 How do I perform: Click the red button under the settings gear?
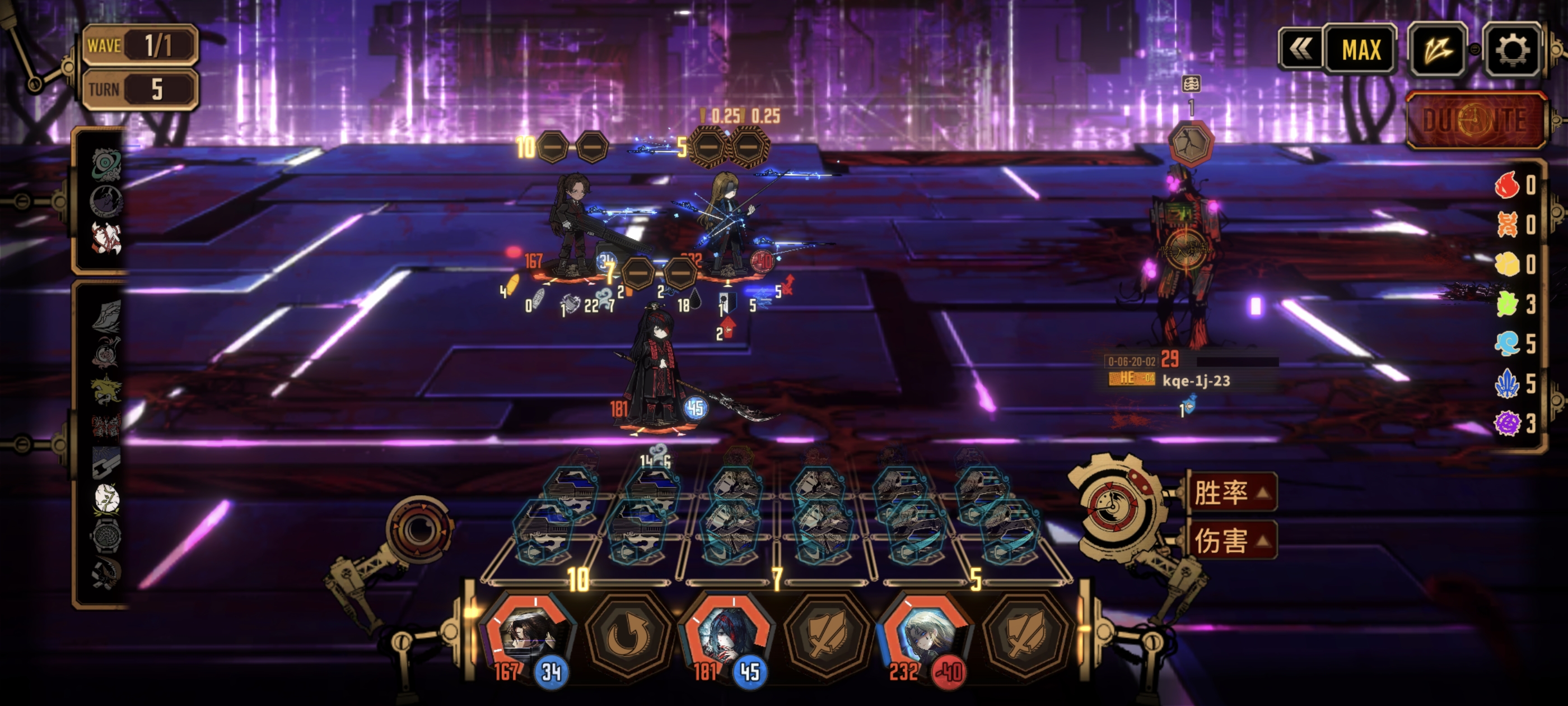click(x=1476, y=120)
